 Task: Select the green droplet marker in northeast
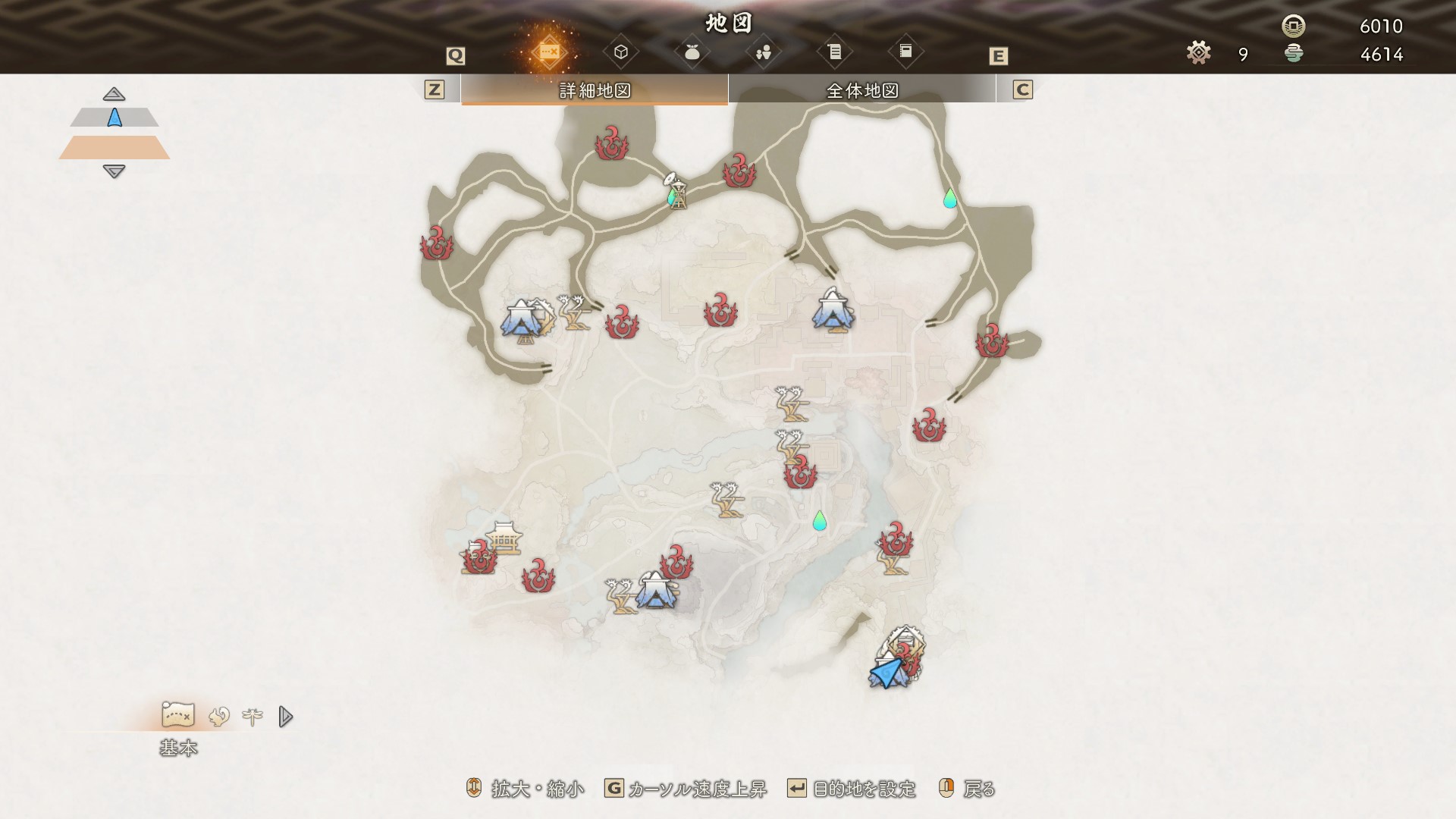pos(949,199)
